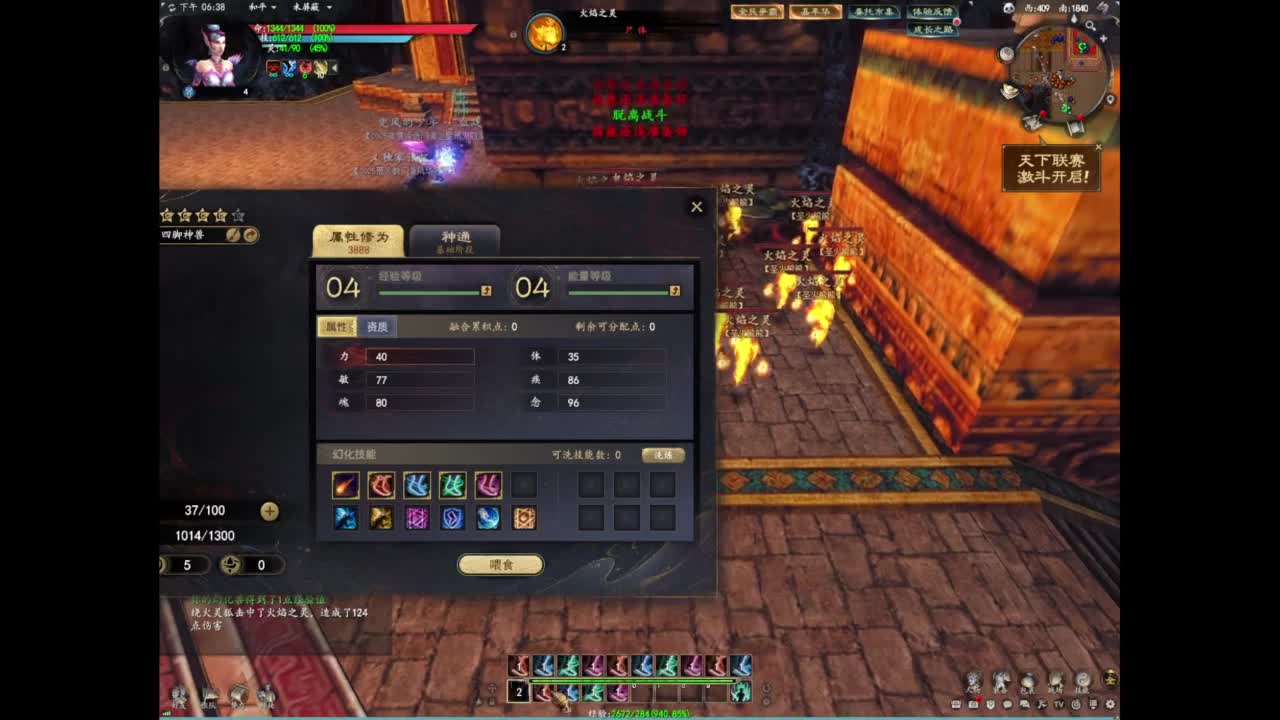Open the 挂机 yin-yang icon bottom right
1280x720 pixels.
coord(1083,680)
